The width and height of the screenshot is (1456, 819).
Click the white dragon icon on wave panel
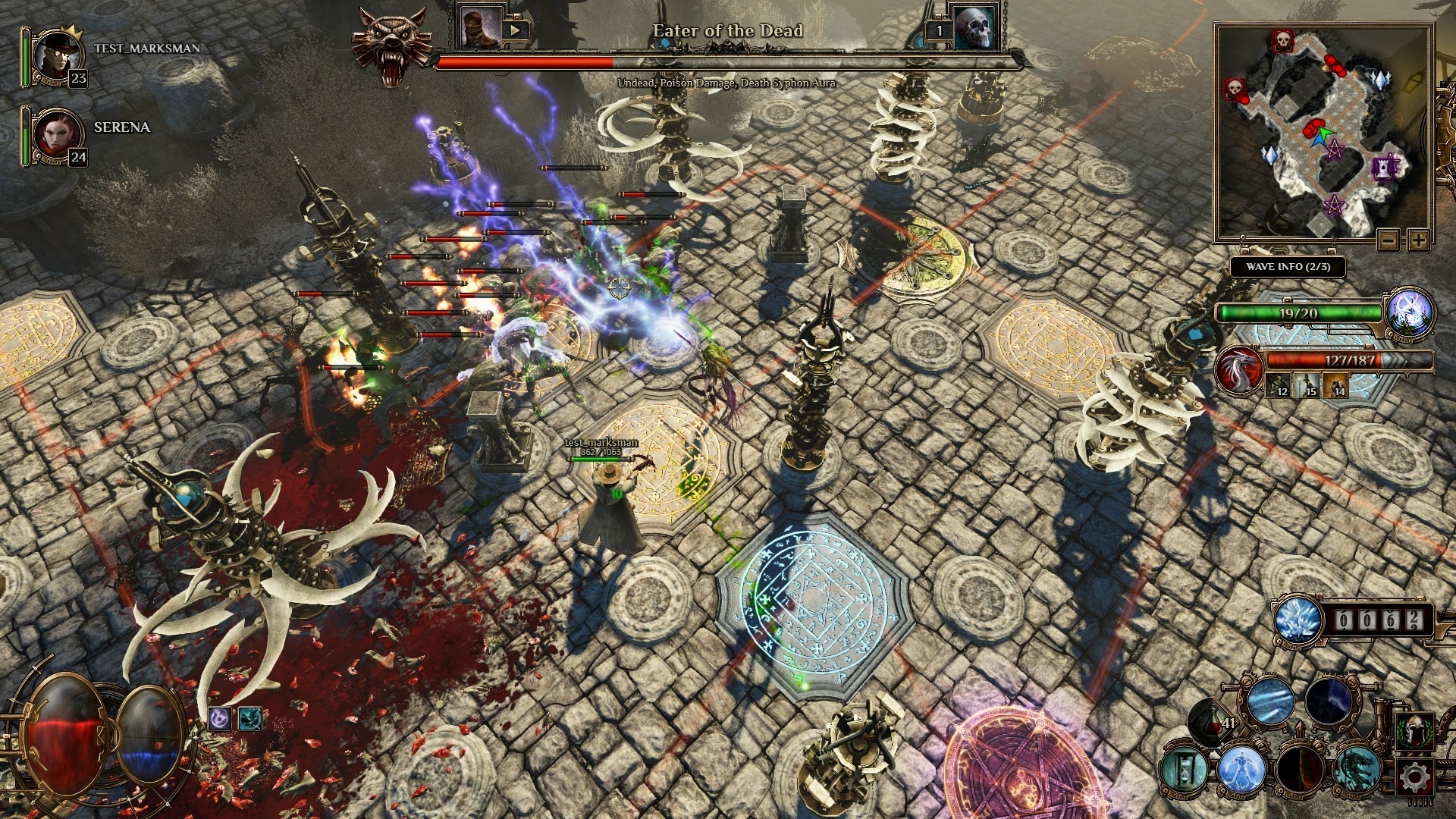[x=1239, y=370]
